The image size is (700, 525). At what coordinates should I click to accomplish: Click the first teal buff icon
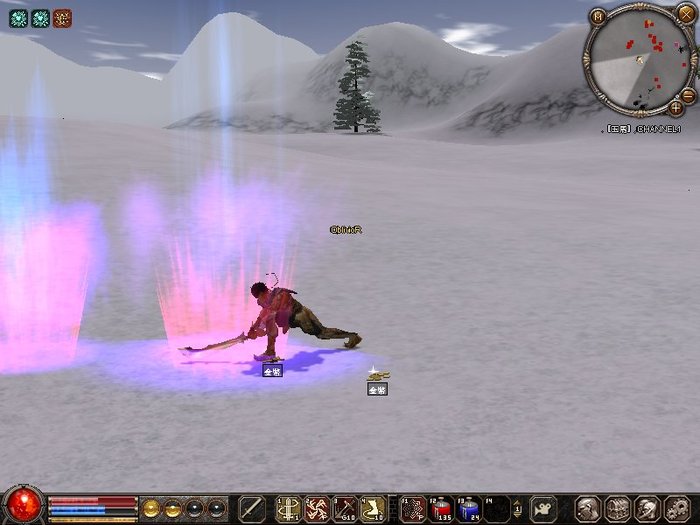point(18,17)
